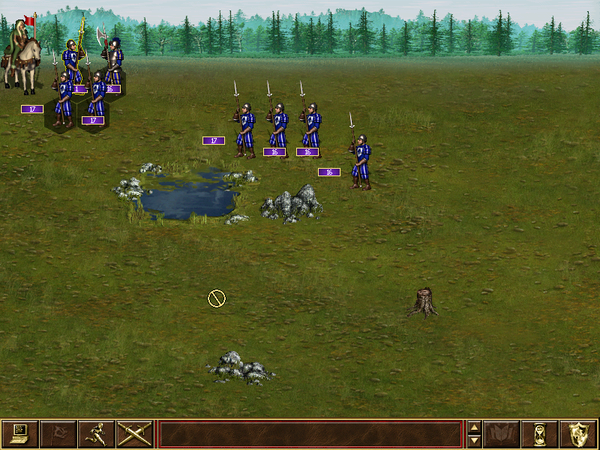Defend with the shield button

(x=578, y=434)
